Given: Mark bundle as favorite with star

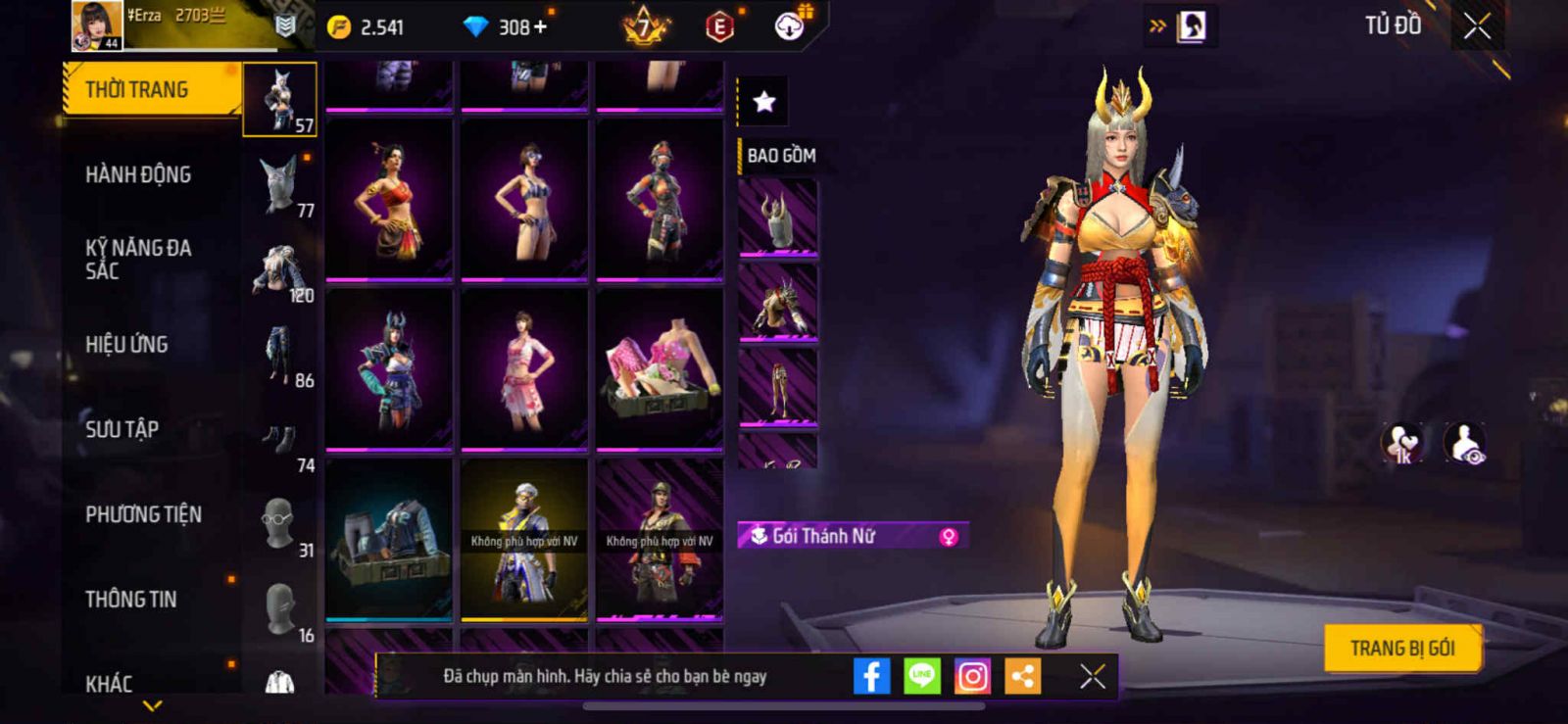Looking at the screenshot, I should pos(763,101).
